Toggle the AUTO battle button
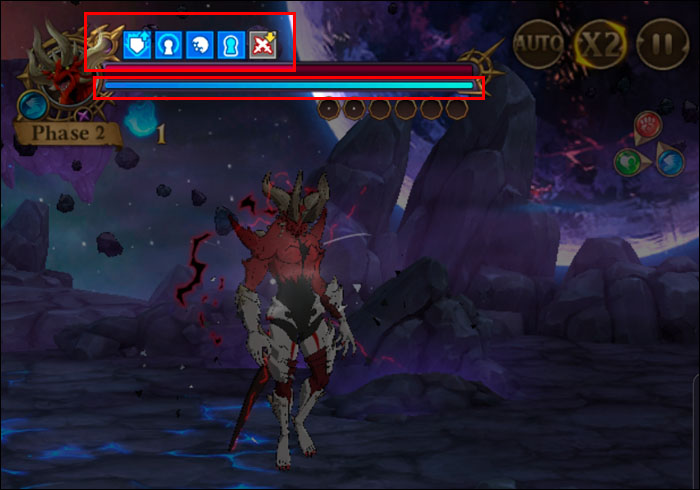The width and height of the screenshot is (700, 490). coord(539,44)
